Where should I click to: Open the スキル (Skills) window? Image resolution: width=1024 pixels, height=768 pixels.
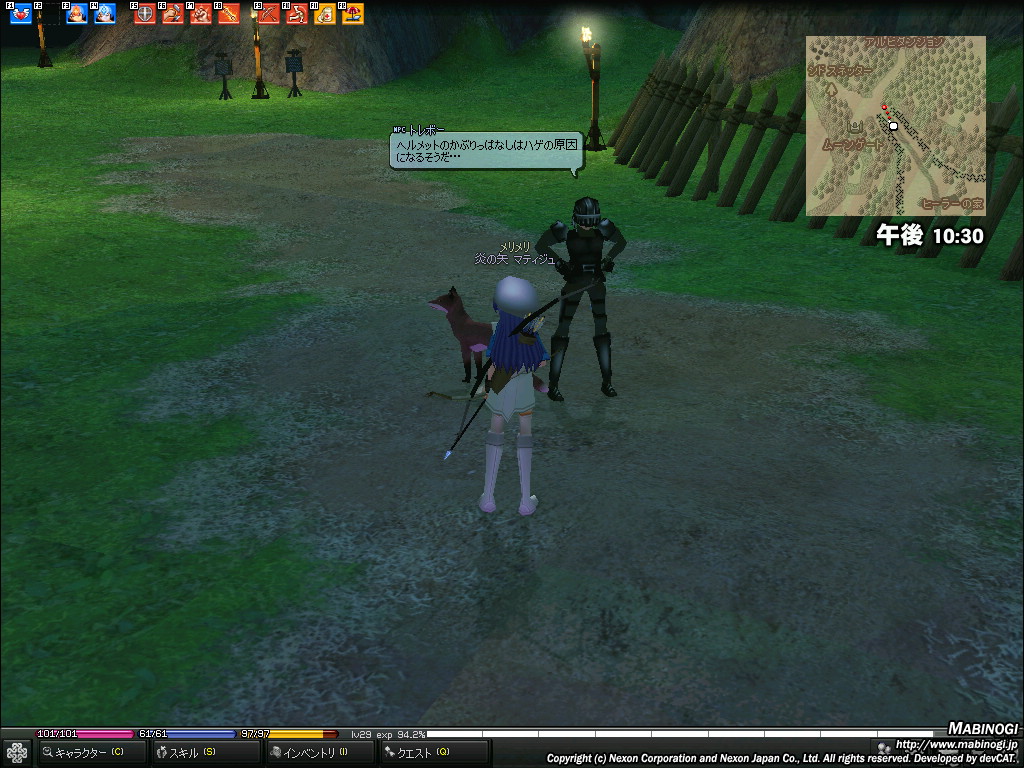(x=192, y=752)
